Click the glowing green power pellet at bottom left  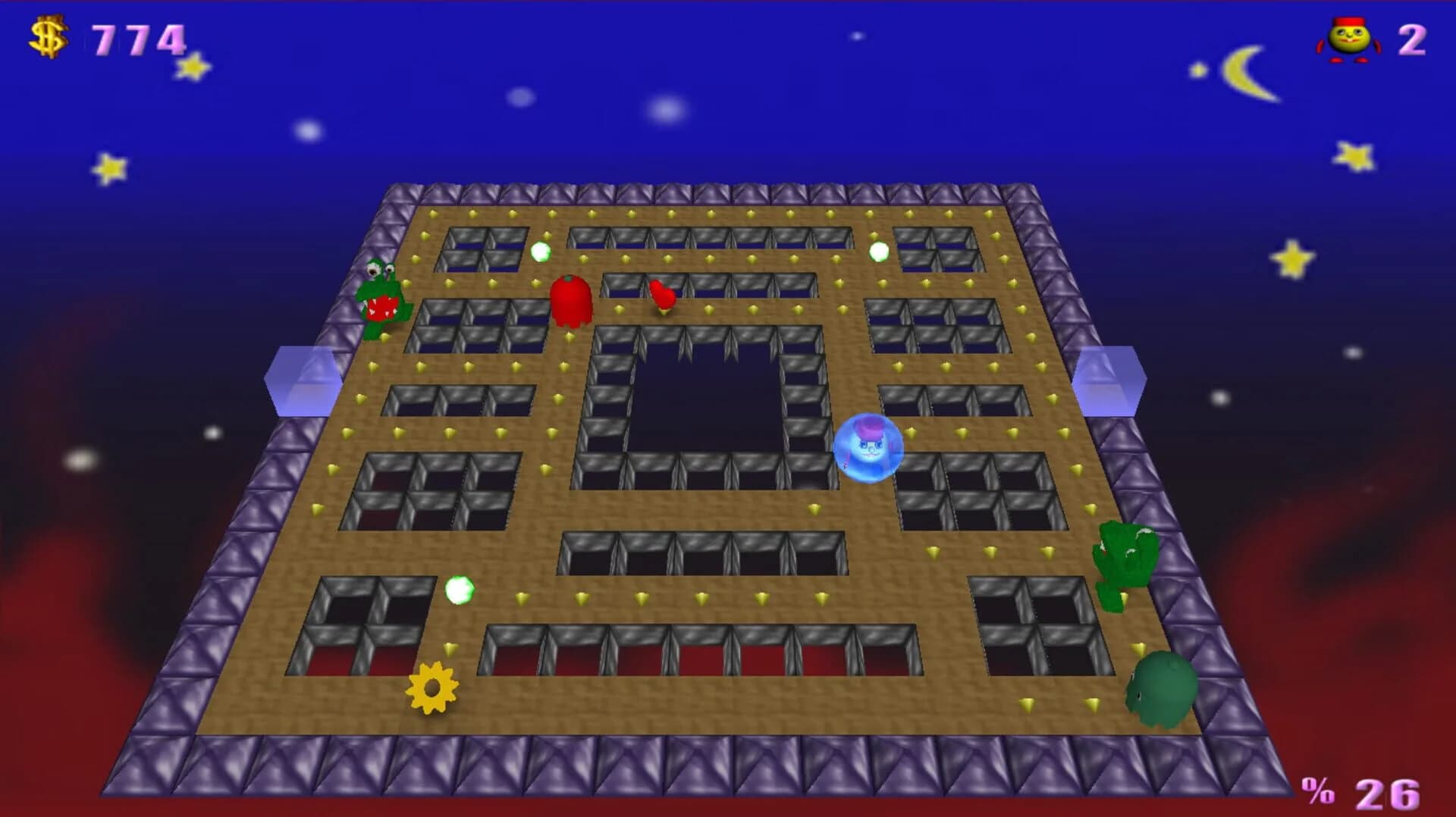[x=460, y=591]
